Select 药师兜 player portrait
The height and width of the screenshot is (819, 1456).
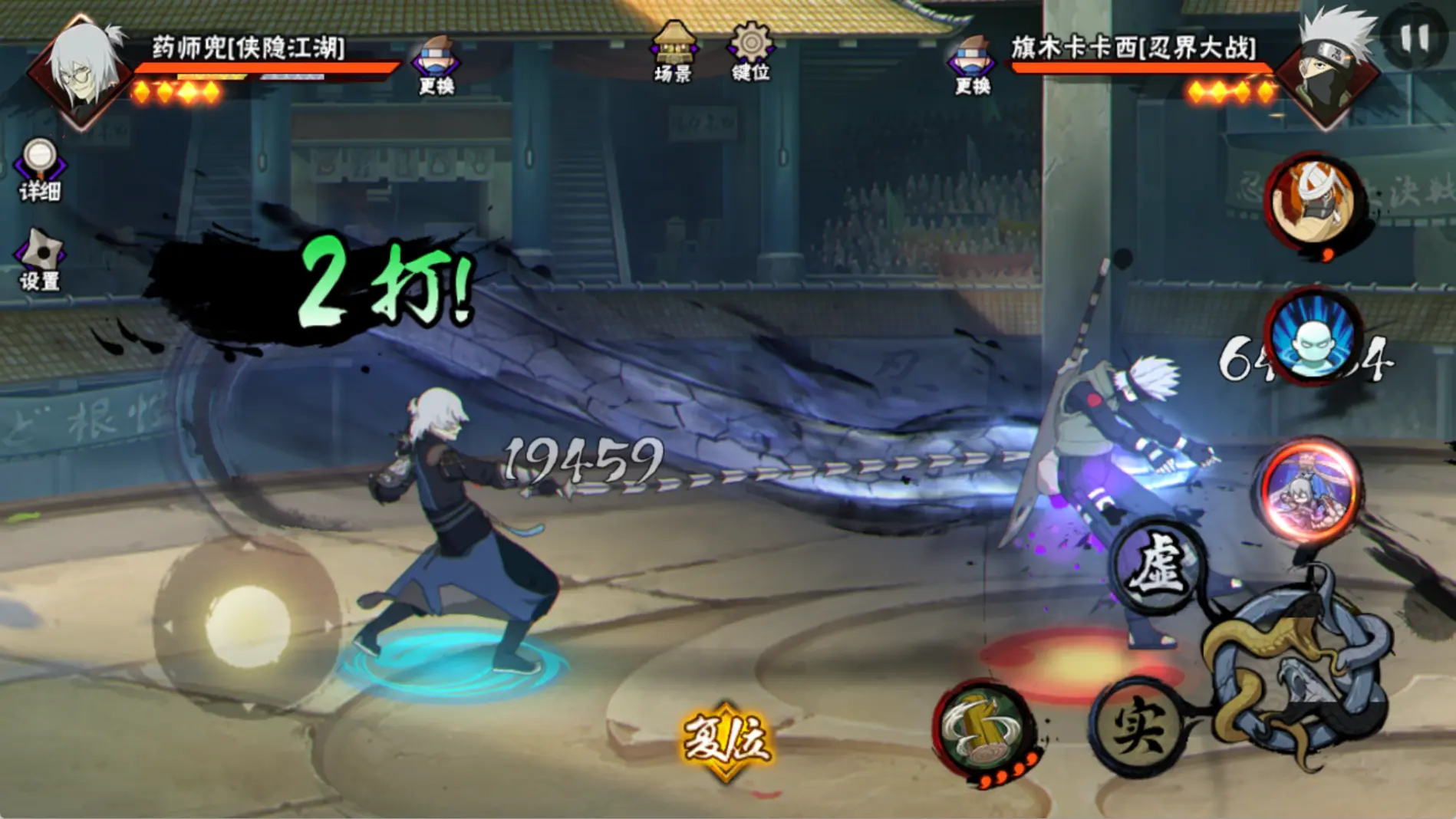pyautogui.click(x=83, y=71)
